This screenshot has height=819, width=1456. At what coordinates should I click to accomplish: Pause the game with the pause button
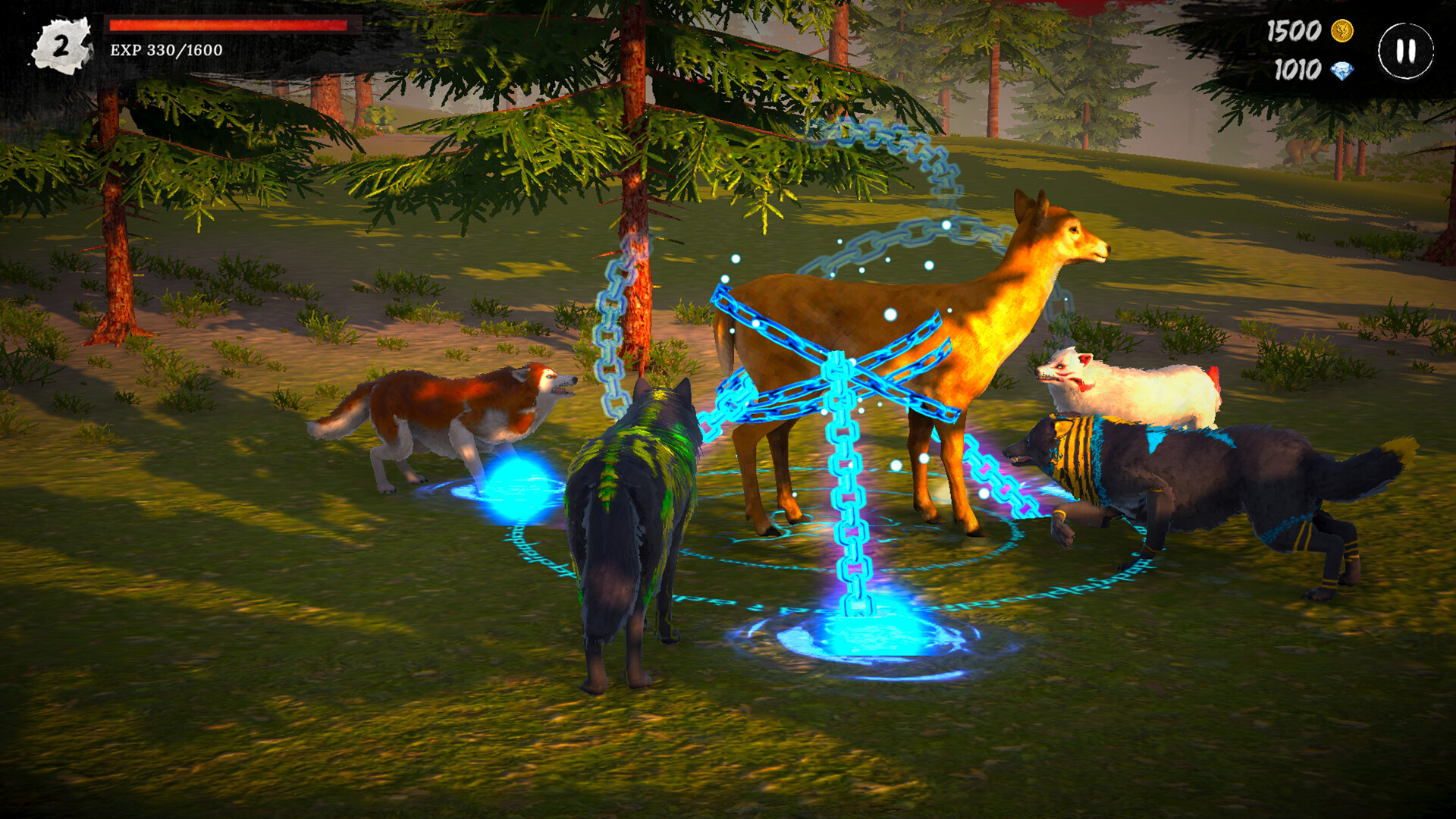[1404, 52]
